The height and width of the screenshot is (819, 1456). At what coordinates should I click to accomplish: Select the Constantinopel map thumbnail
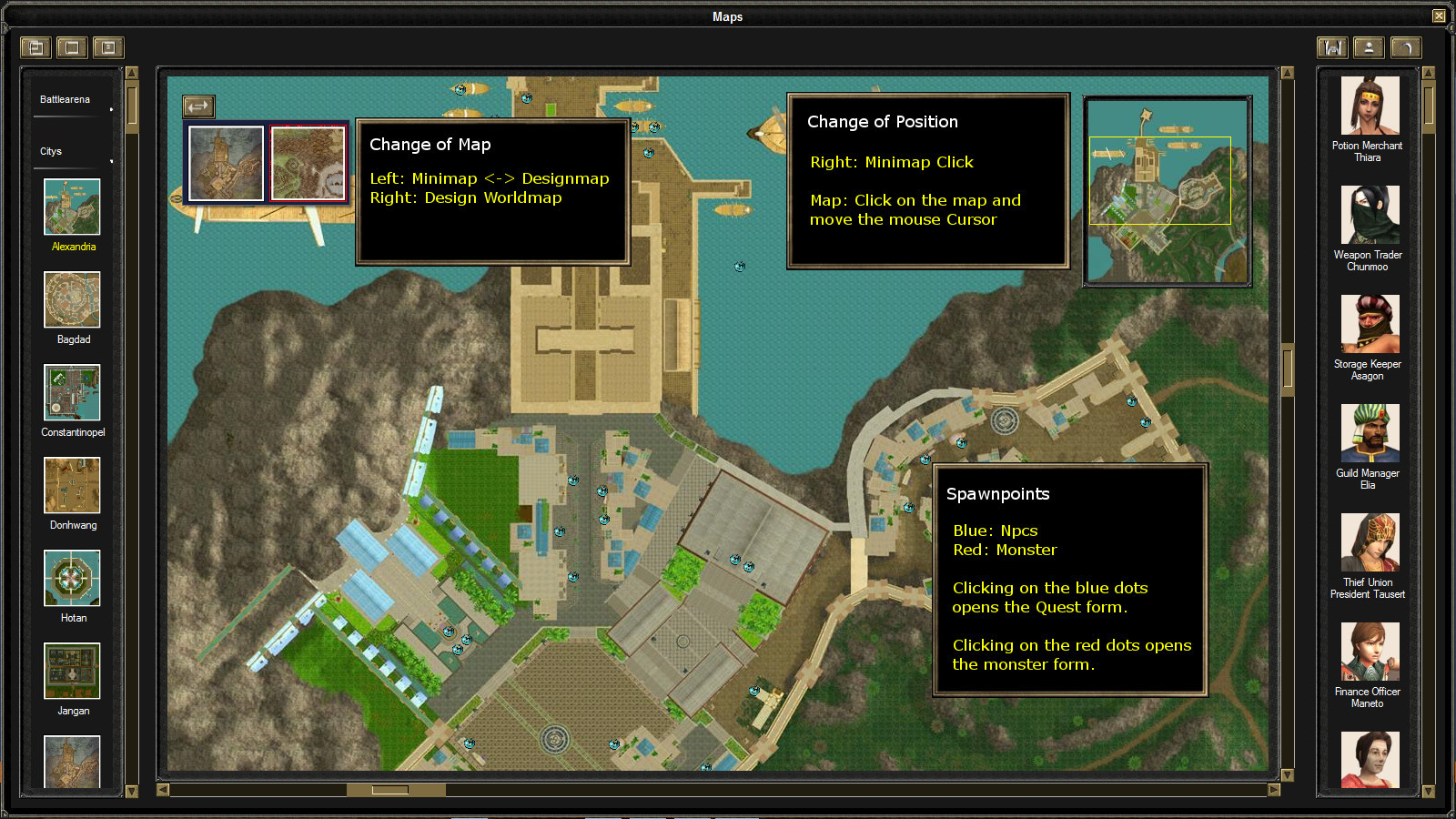click(x=72, y=393)
